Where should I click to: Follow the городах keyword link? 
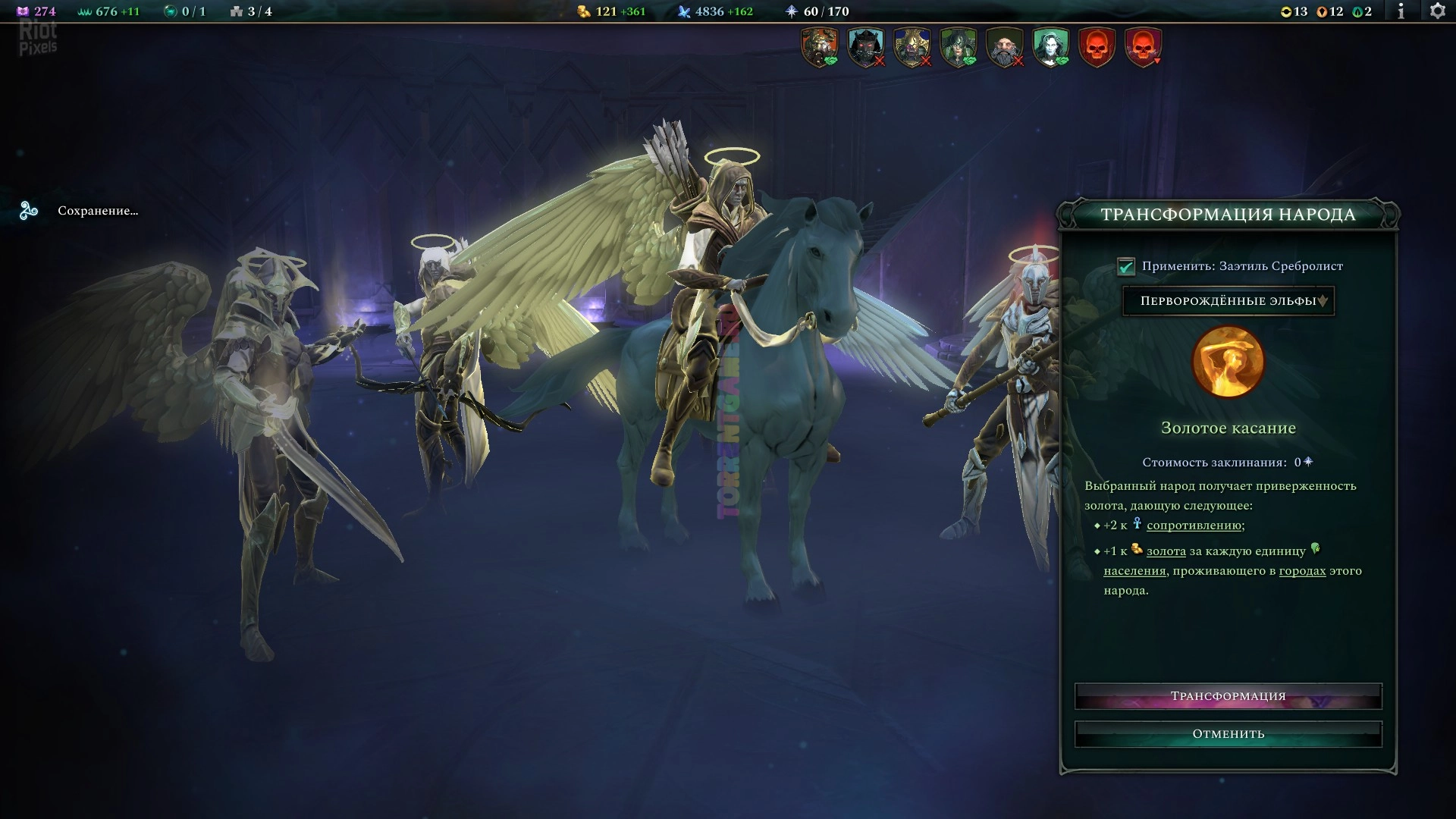[1302, 571]
